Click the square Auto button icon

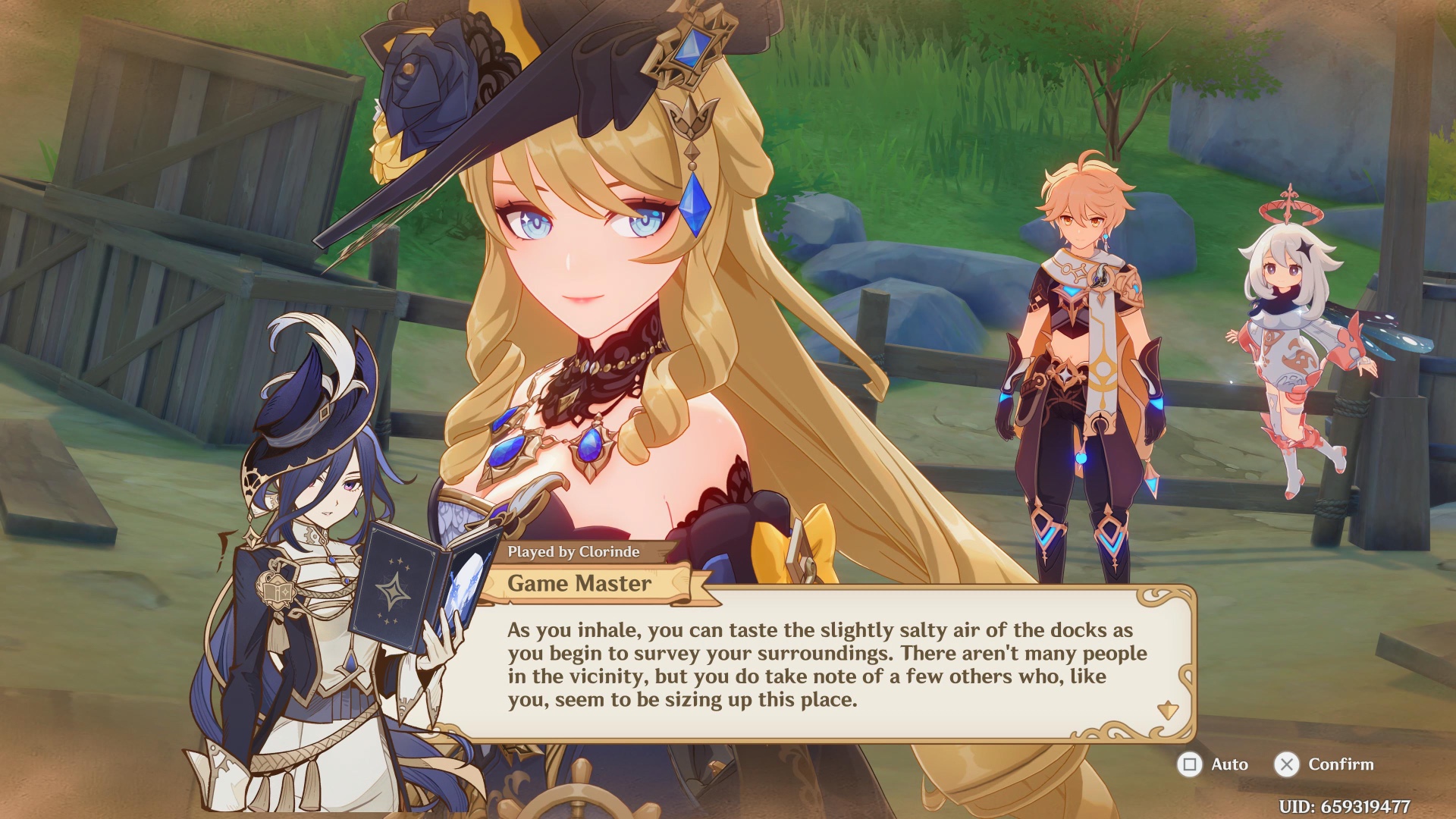pos(1188,764)
